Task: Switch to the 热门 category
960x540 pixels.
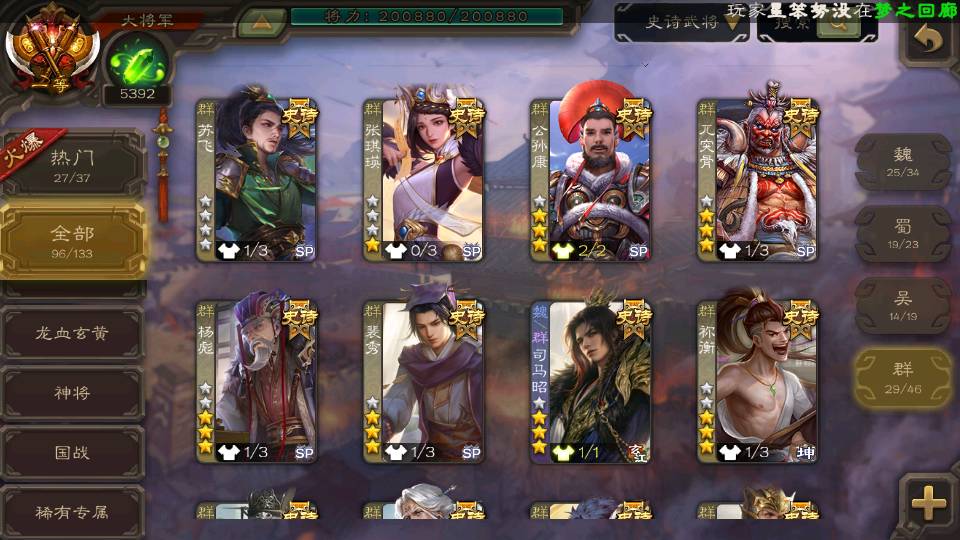Action: (72, 163)
